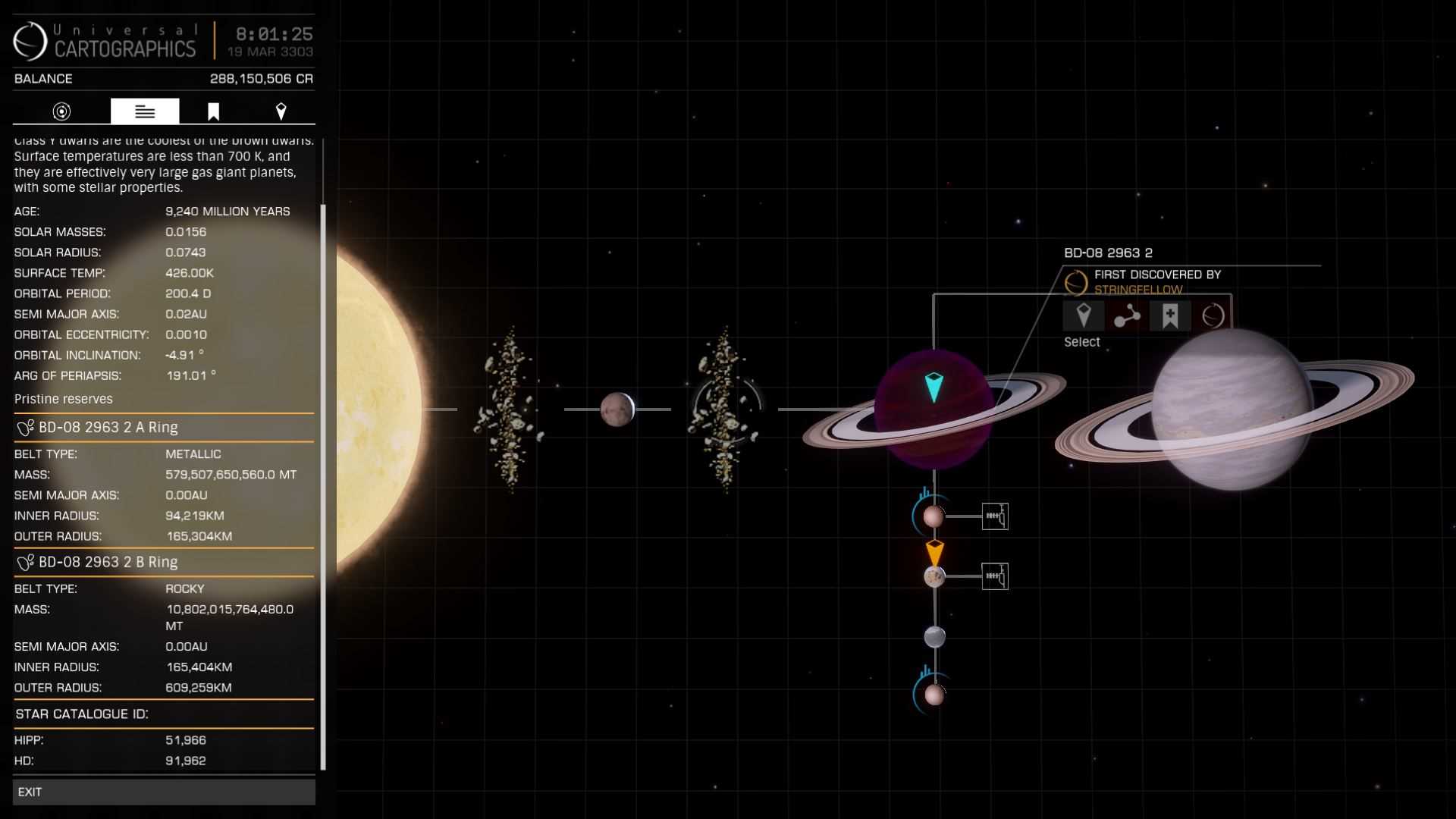The image size is (1456, 819).
Task: Select the asteroid belt nearest the star
Action: pyautogui.click(x=510, y=409)
